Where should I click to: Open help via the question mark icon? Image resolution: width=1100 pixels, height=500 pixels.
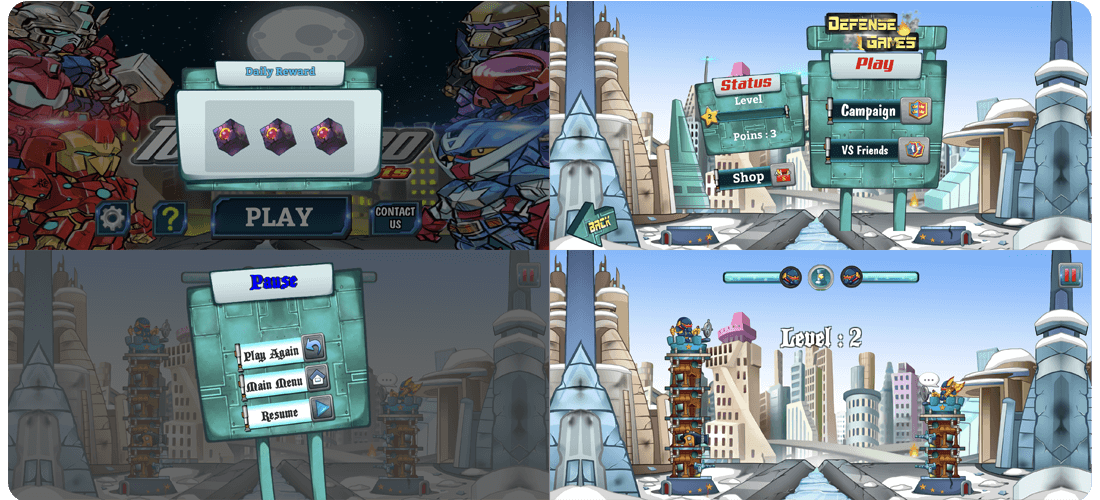(x=171, y=218)
